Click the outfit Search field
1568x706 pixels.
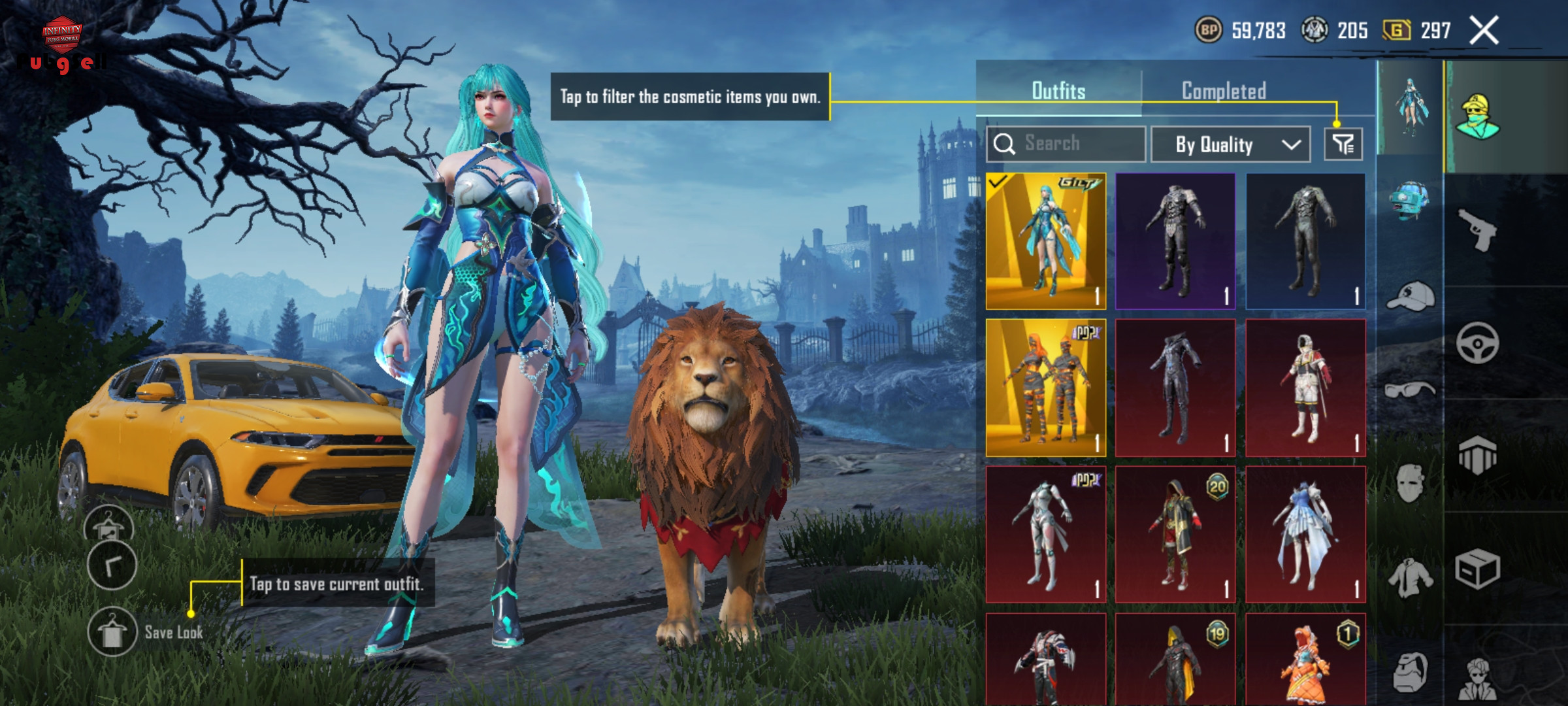tap(1066, 144)
